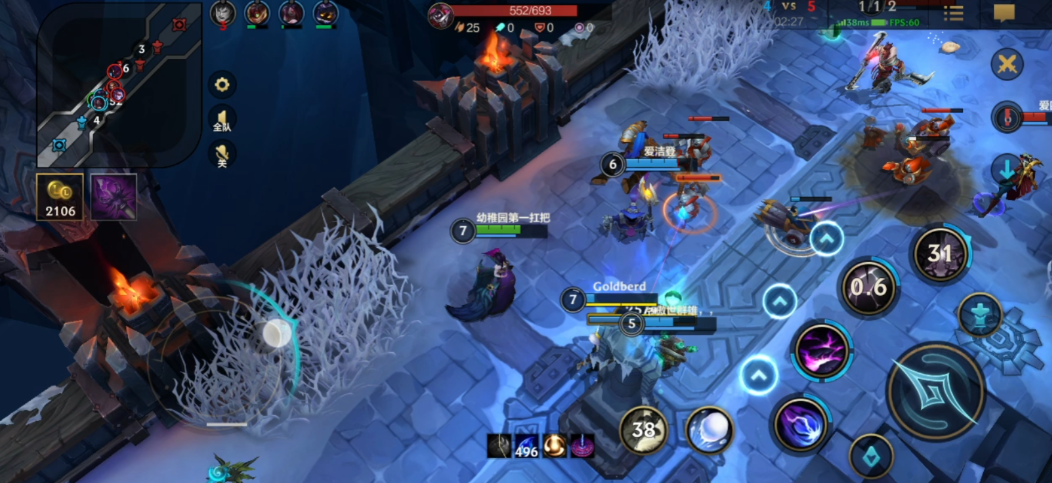This screenshot has height=483, width=1052.
Task: Tap the ability showing 0.6 cooldown
Action: click(x=867, y=288)
